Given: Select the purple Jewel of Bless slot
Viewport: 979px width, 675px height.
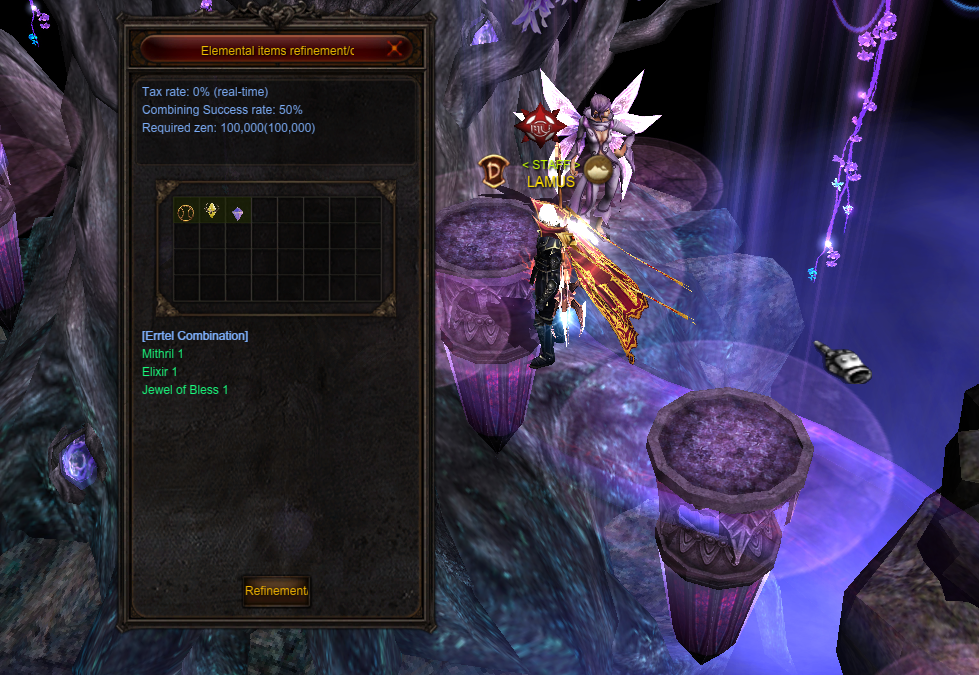Looking at the screenshot, I should [x=237, y=212].
